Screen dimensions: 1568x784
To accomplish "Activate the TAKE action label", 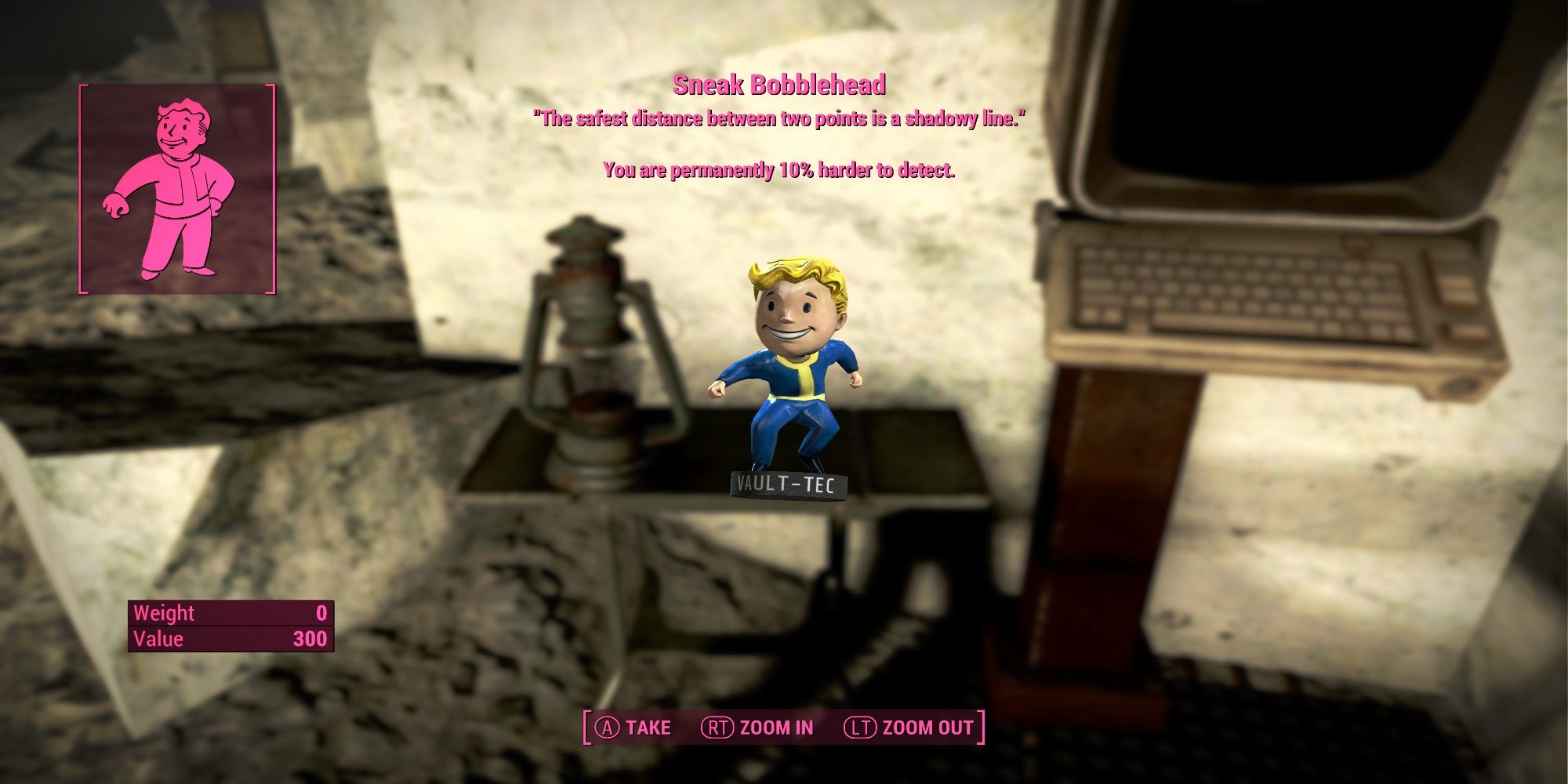I will tap(647, 727).
